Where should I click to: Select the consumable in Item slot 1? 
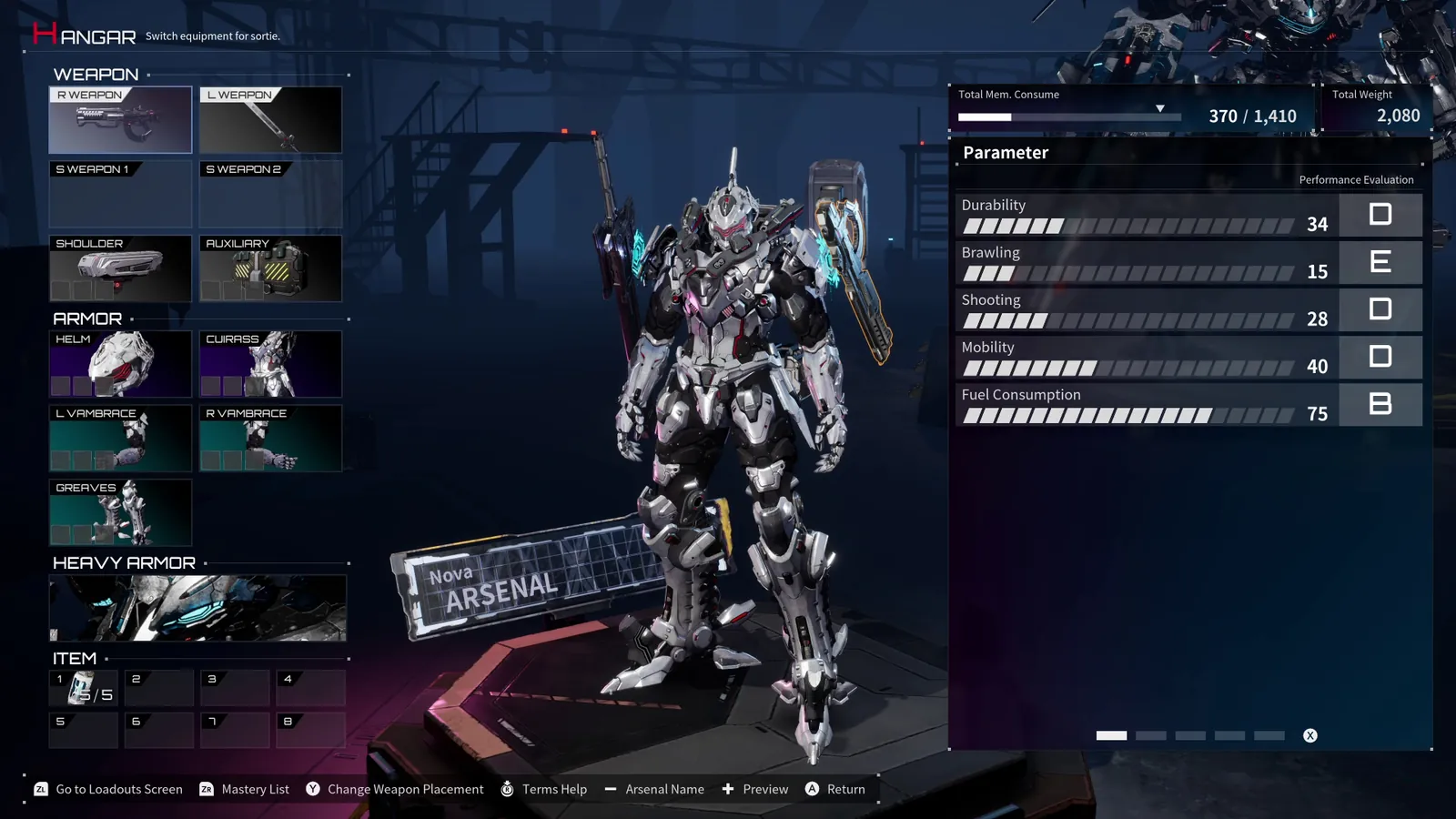[83, 687]
